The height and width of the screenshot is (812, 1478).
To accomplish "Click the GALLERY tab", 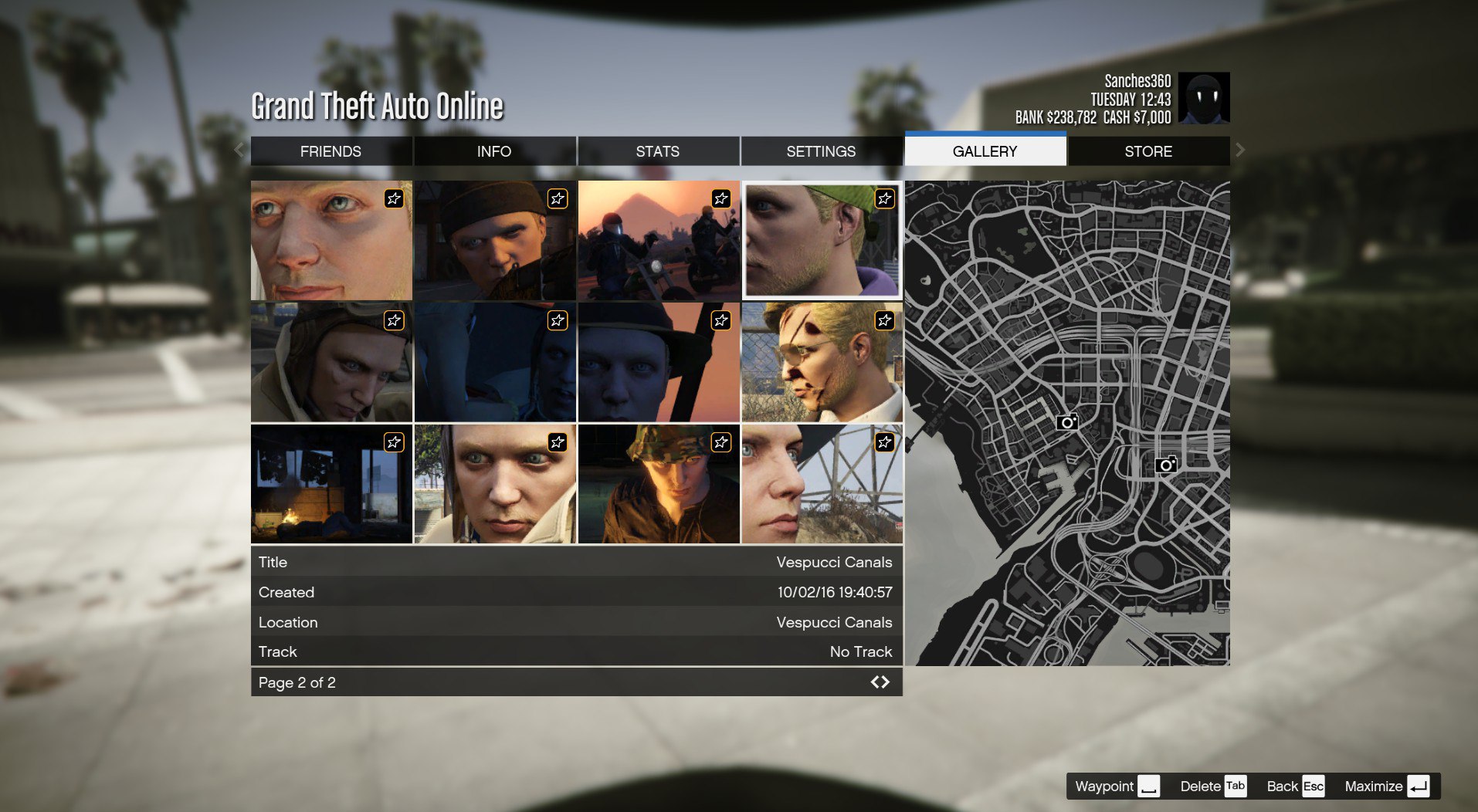I will [x=985, y=151].
